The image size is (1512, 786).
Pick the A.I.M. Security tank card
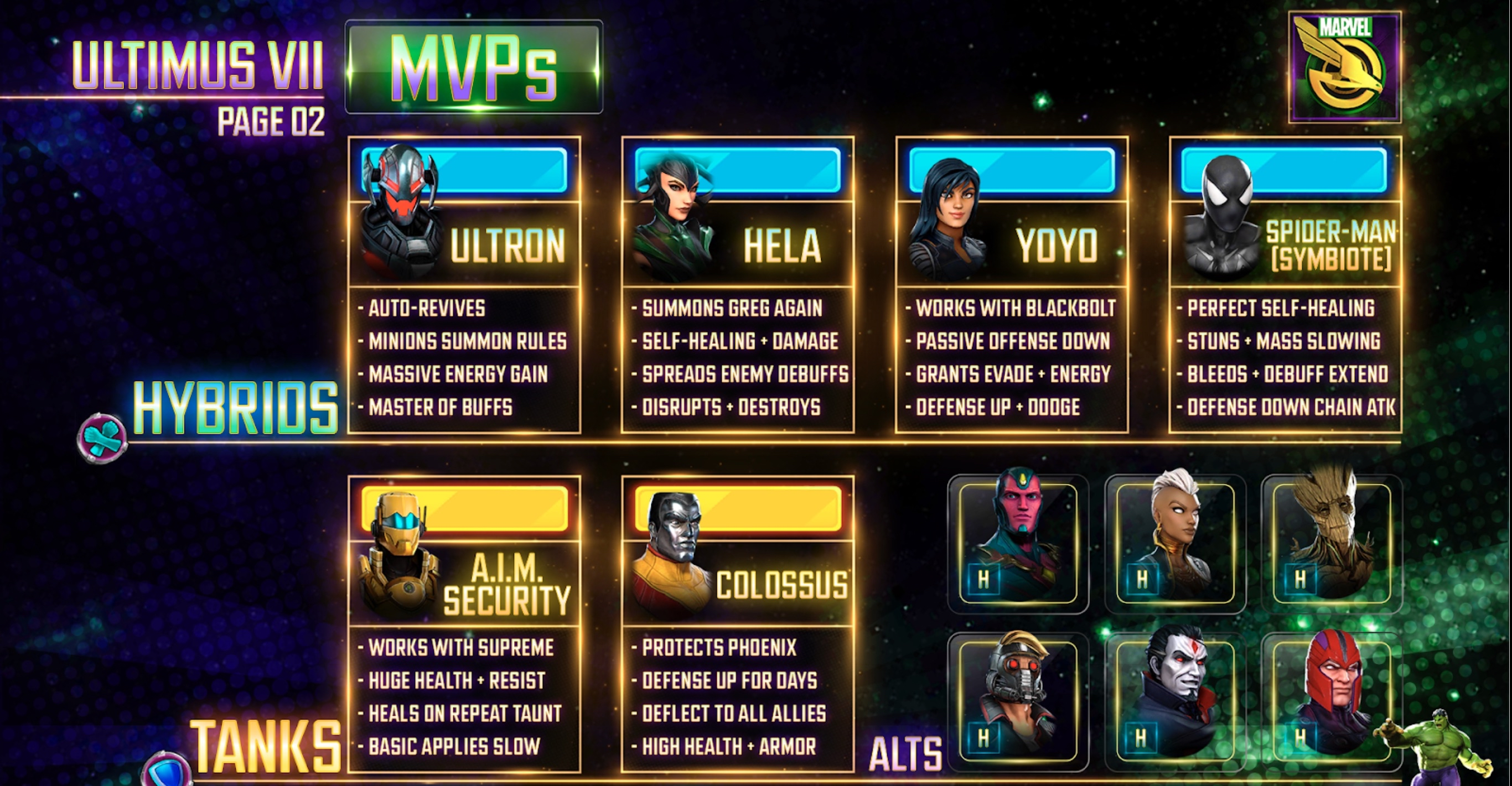click(x=464, y=623)
